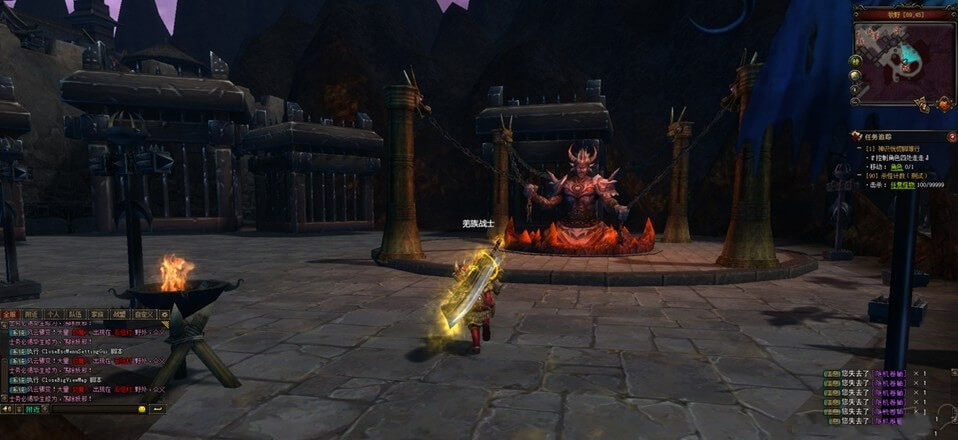Open the yellow emoji picker
The height and width of the screenshot is (440, 958).
[x=141, y=409]
